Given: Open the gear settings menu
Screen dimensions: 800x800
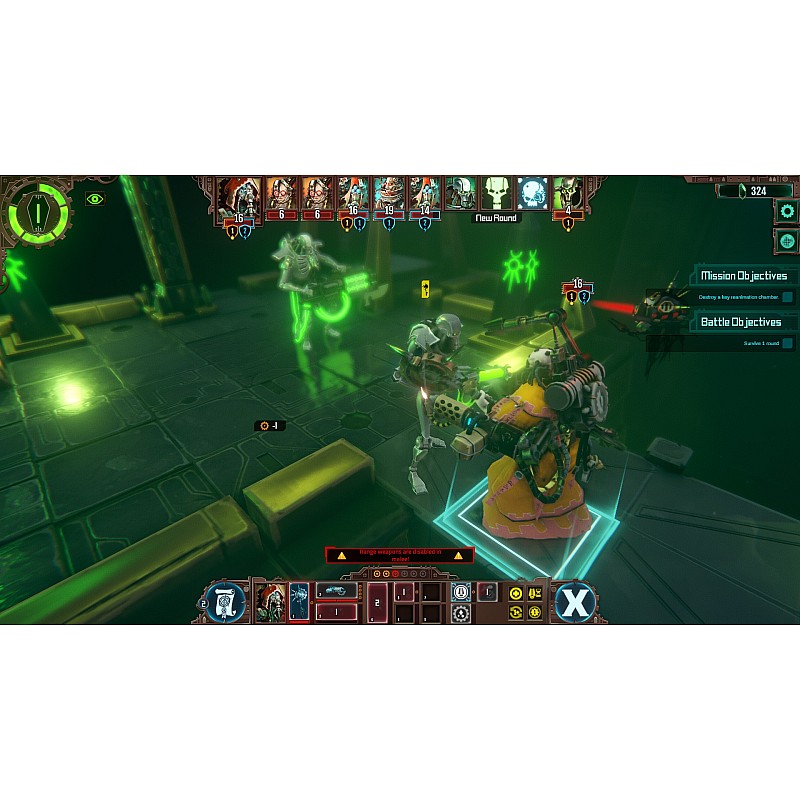Looking at the screenshot, I should click(787, 212).
